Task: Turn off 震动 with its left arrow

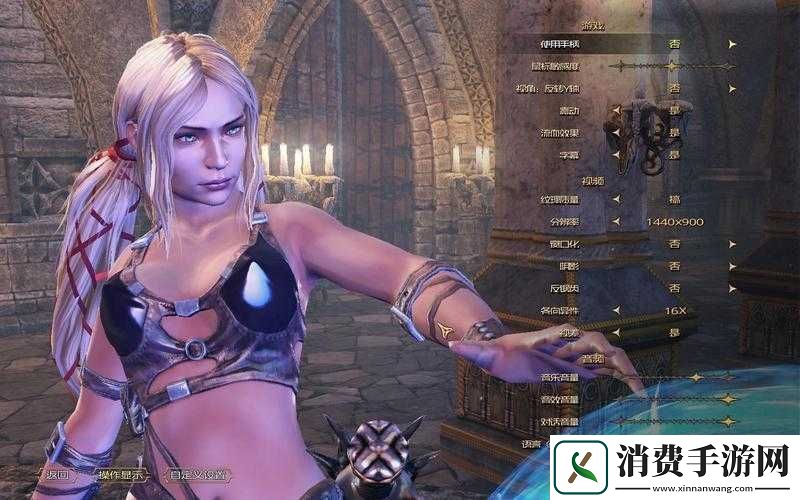Action: (616, 110)
